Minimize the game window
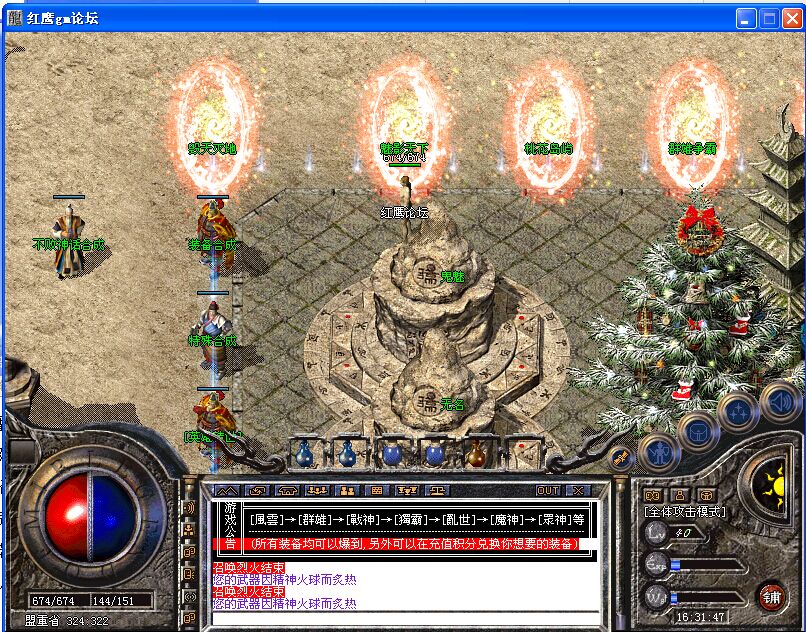The image size is (806, 632). click(746, 18)
